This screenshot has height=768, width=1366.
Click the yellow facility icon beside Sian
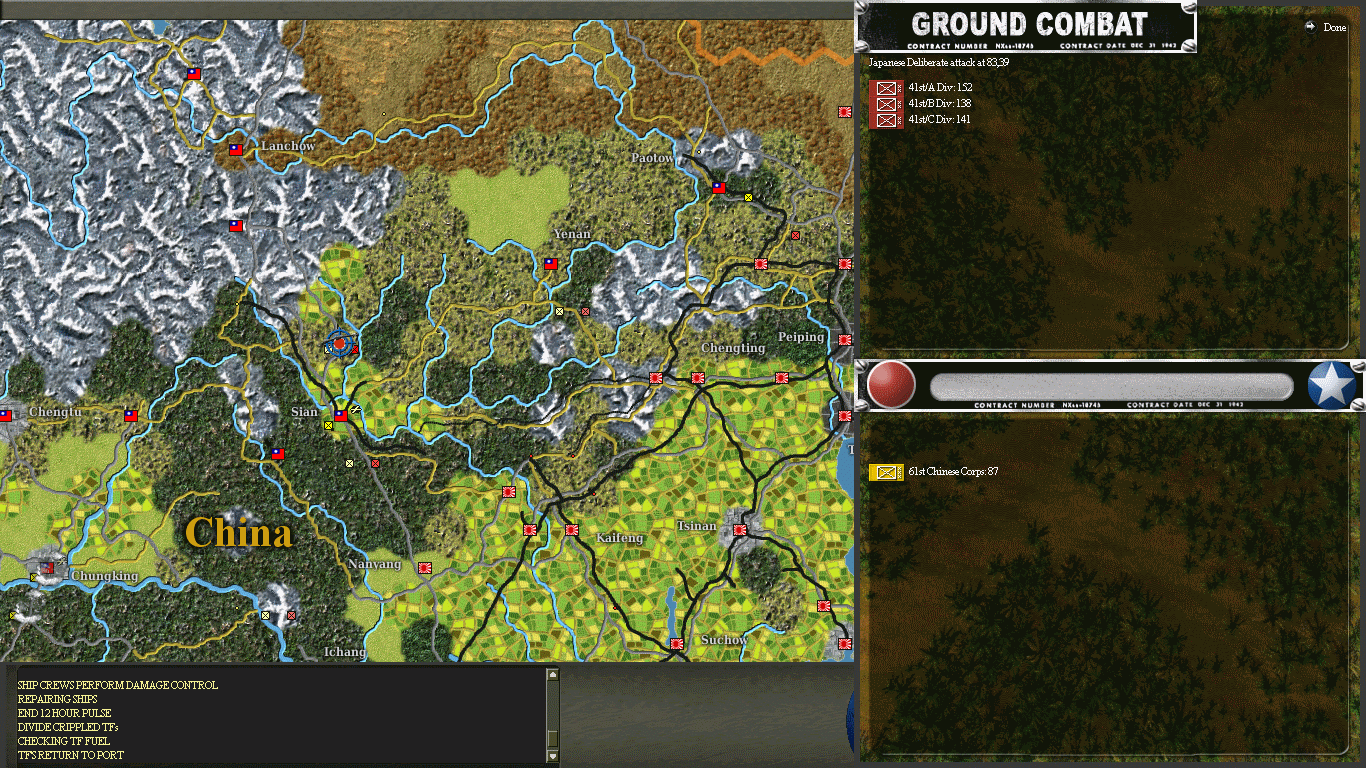coord(328,423)
